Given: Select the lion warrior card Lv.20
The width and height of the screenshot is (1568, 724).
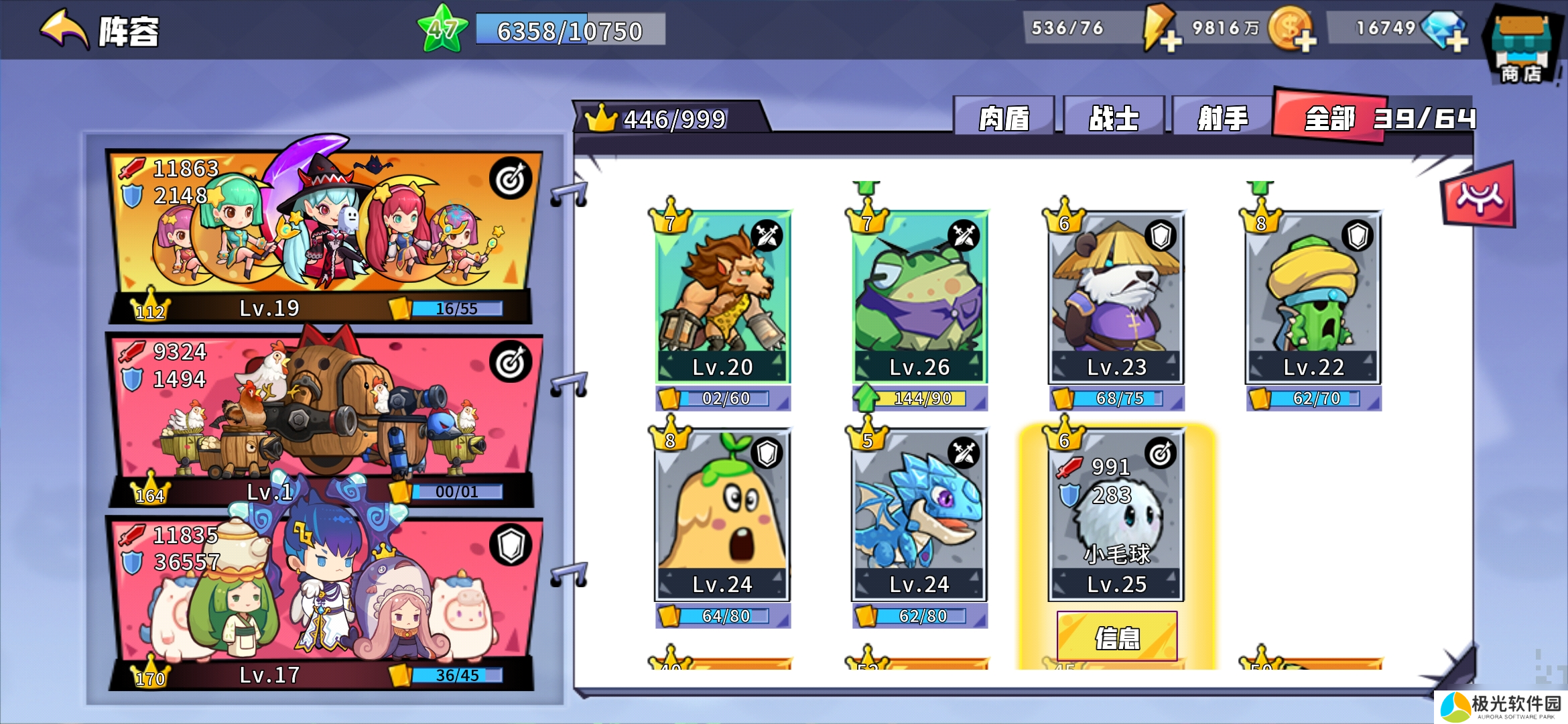Looking at the screenshot, I should pos(723,296).
